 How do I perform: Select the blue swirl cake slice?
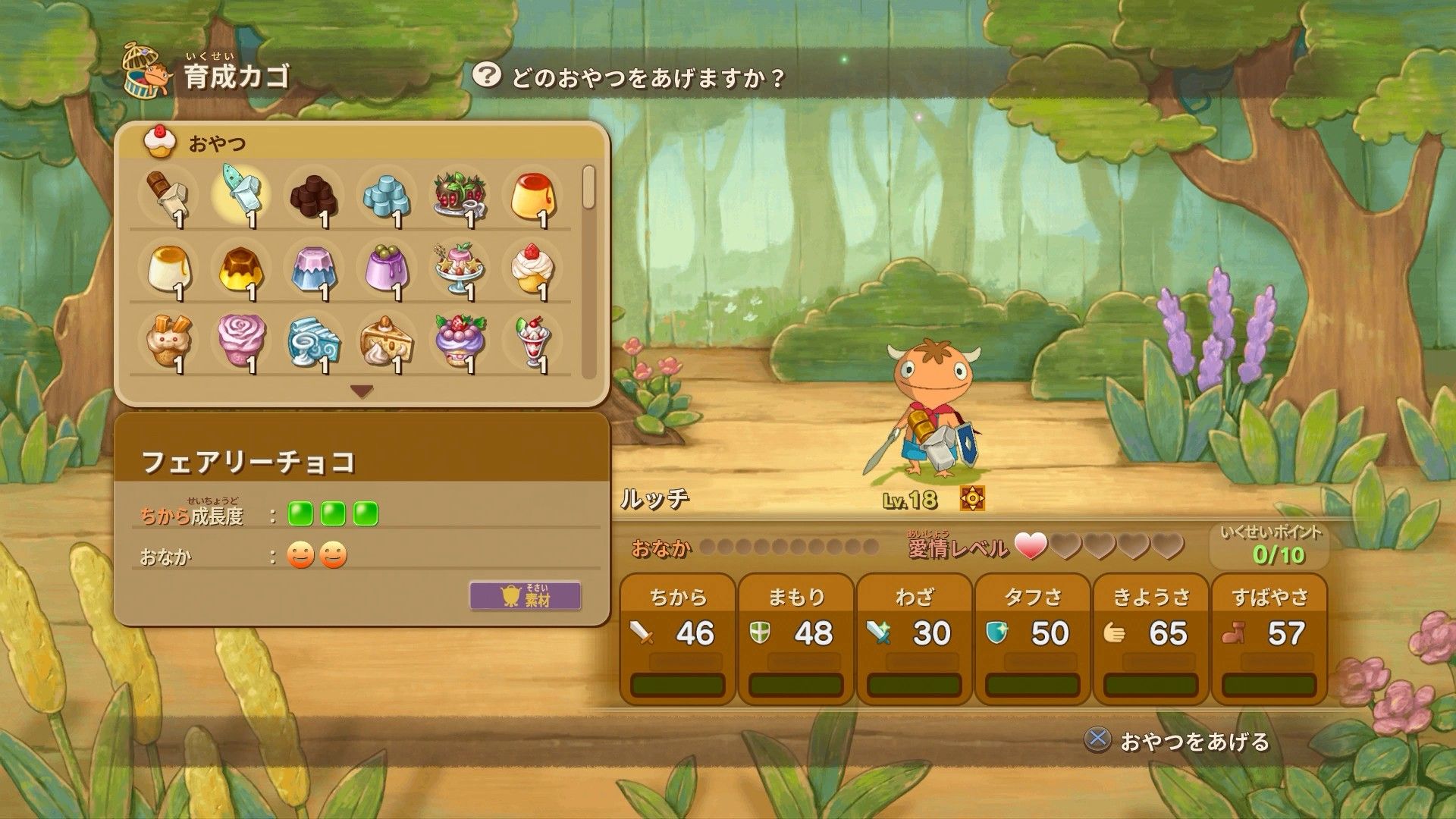coord(313,341)
